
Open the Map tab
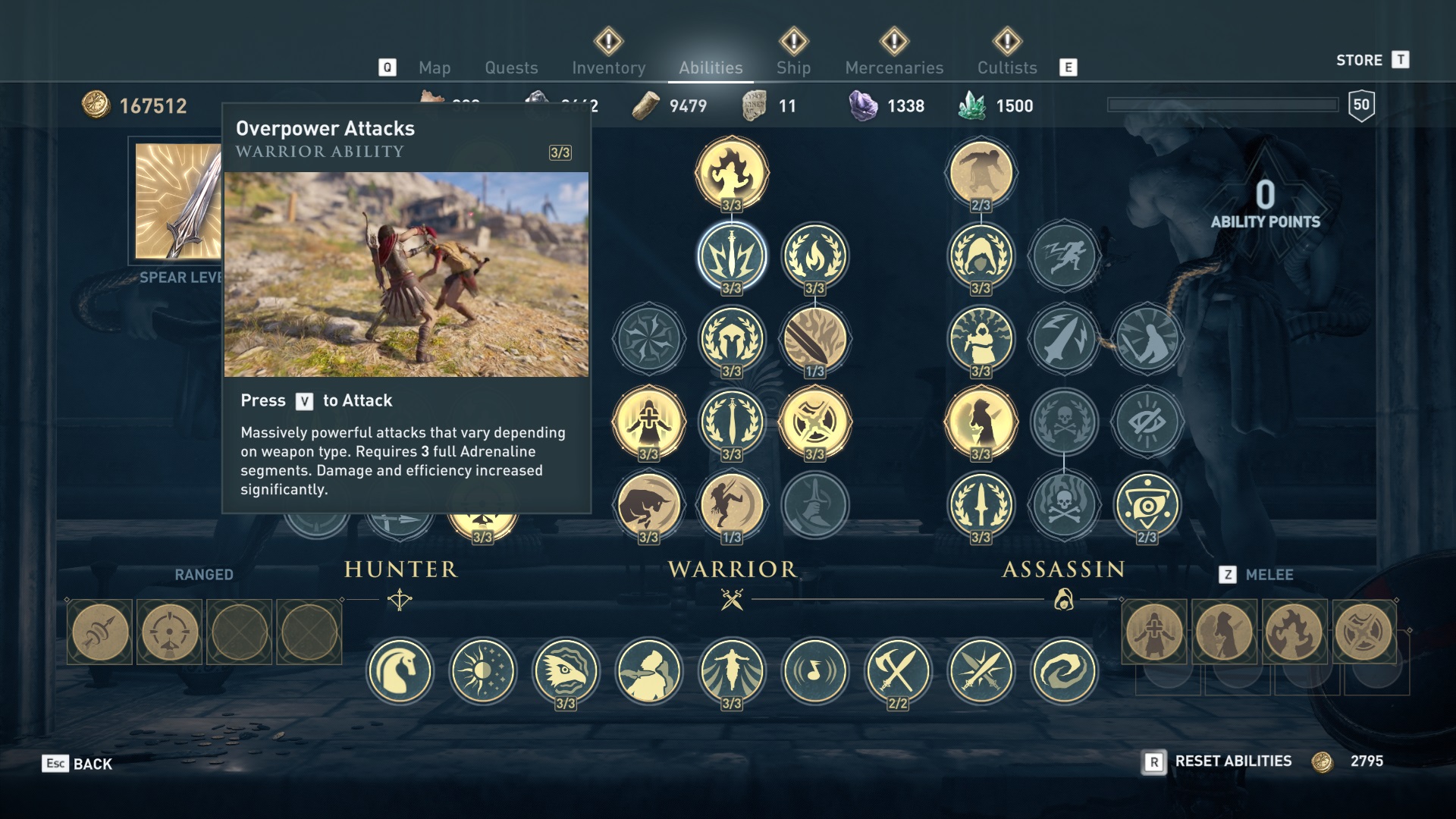coord(435,68)
